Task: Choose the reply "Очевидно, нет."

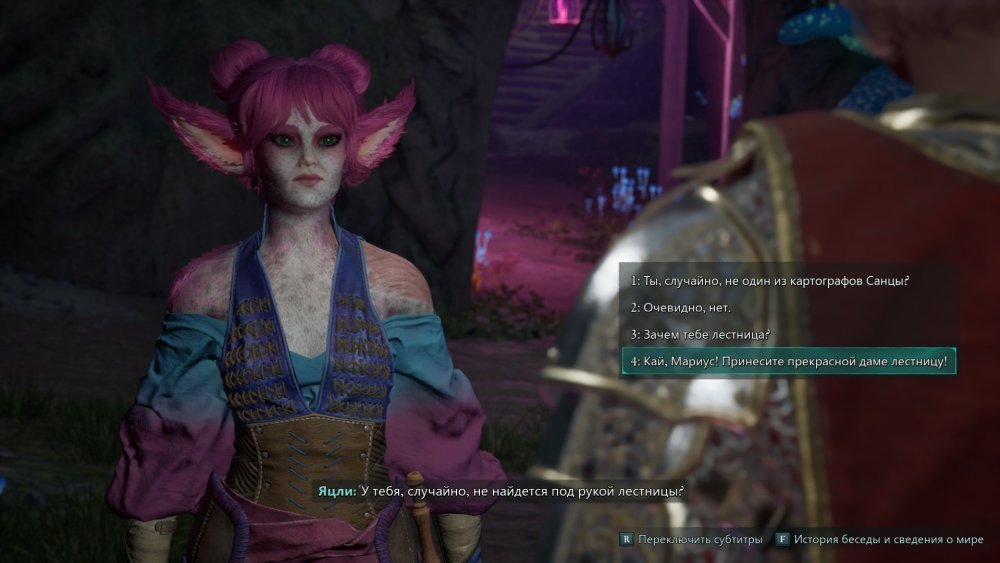Action: 679,307
